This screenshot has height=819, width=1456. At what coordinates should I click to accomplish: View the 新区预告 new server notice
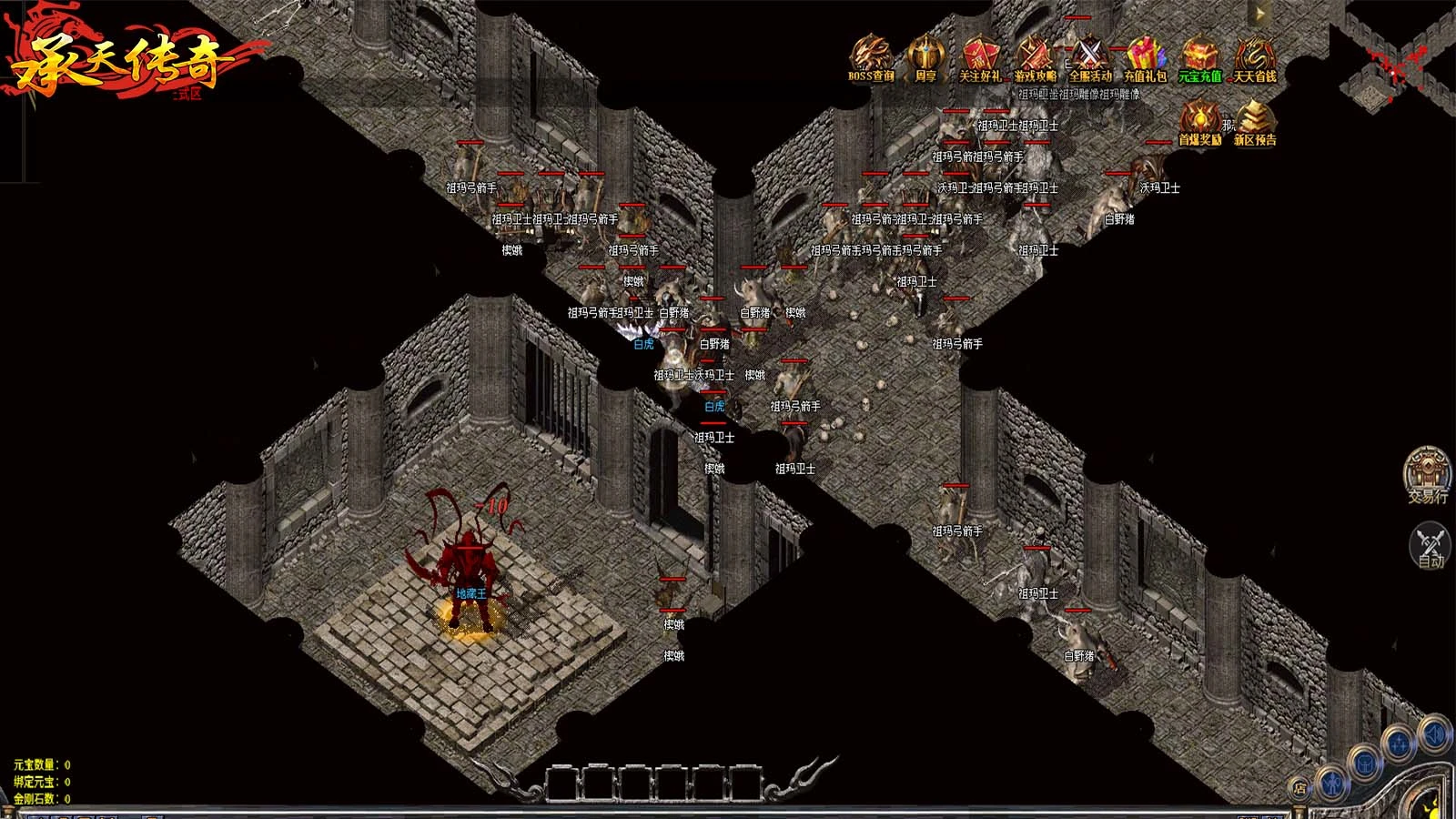[x=1255, y=122]
